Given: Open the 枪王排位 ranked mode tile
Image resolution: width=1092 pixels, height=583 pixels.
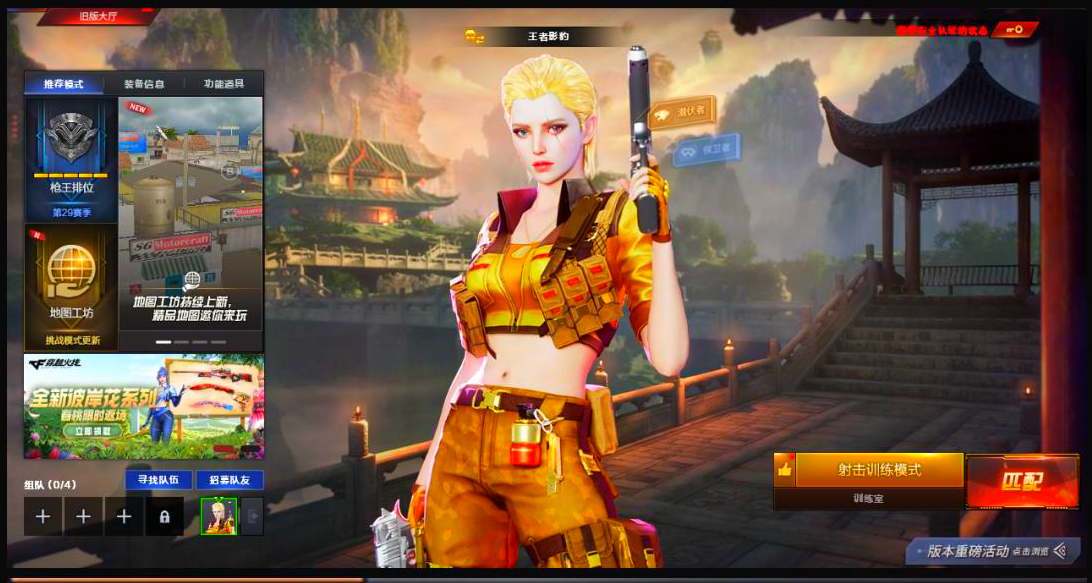Looking at the screenshot, I should coord(72,158).
